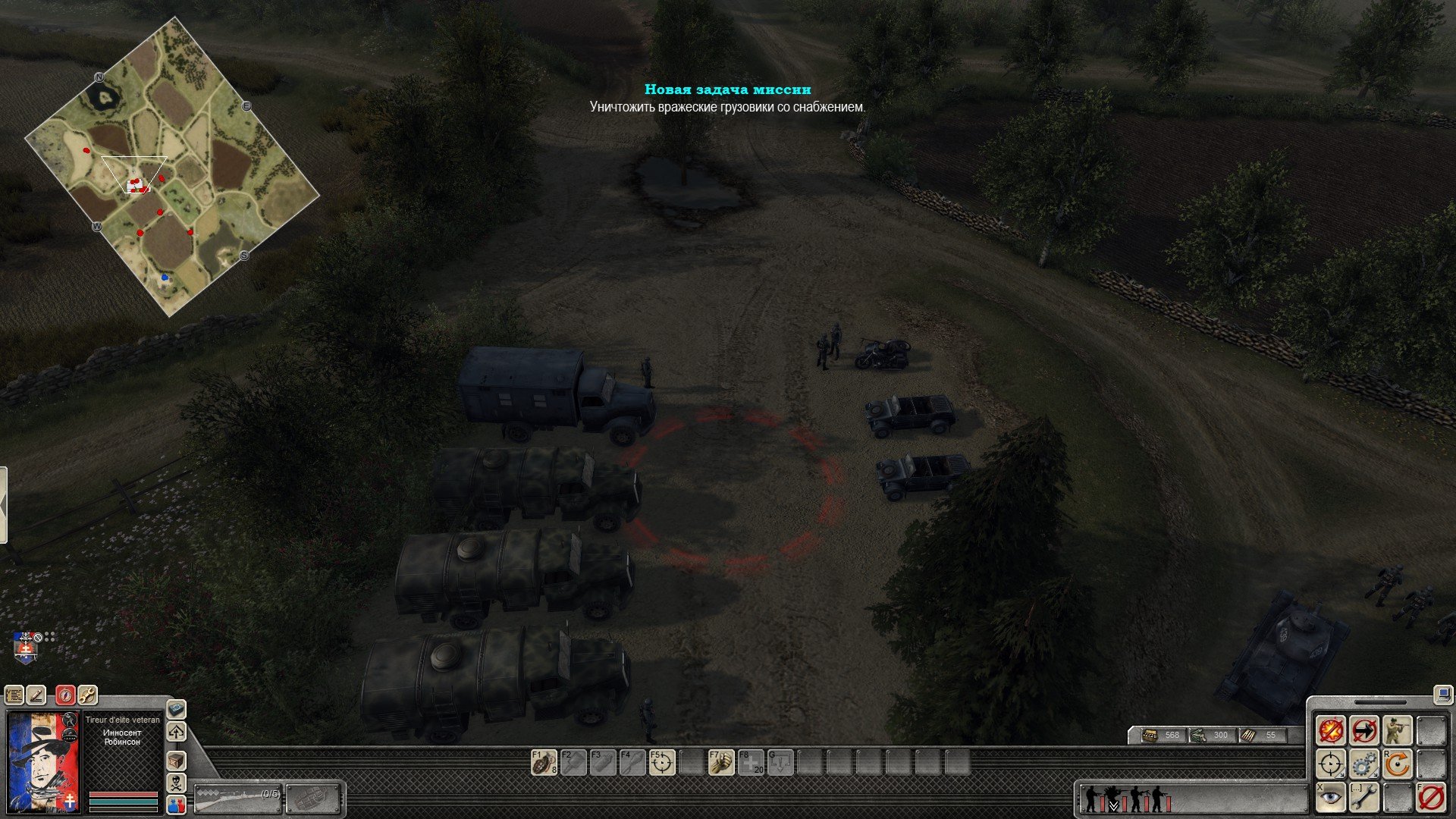The width and height of the screenshot is (1456, 819).
Task: Select the soldier portrait with French flag
Action: click(43, 762)
